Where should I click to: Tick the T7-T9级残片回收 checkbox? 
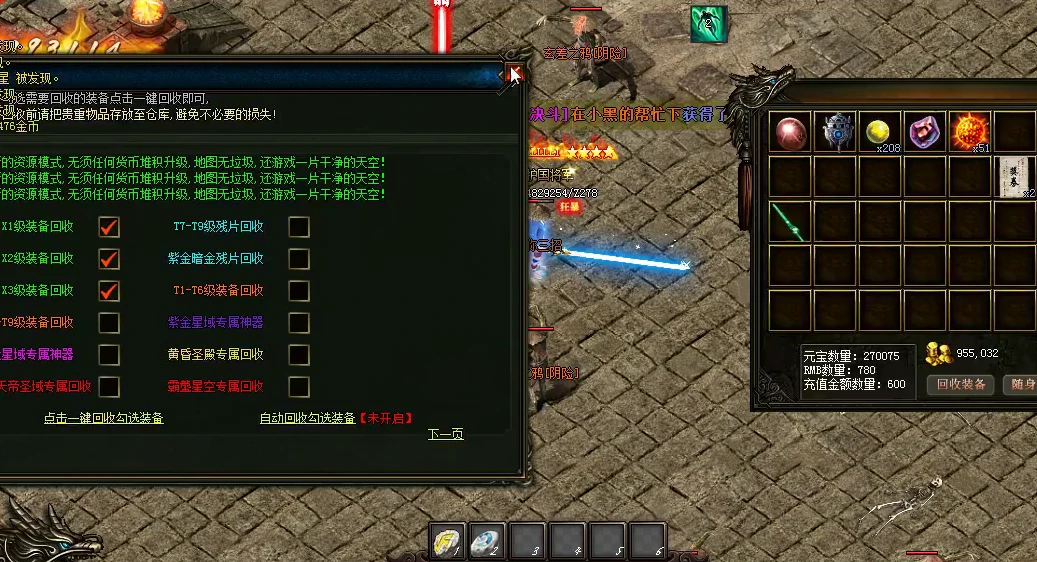click(299, 227)
